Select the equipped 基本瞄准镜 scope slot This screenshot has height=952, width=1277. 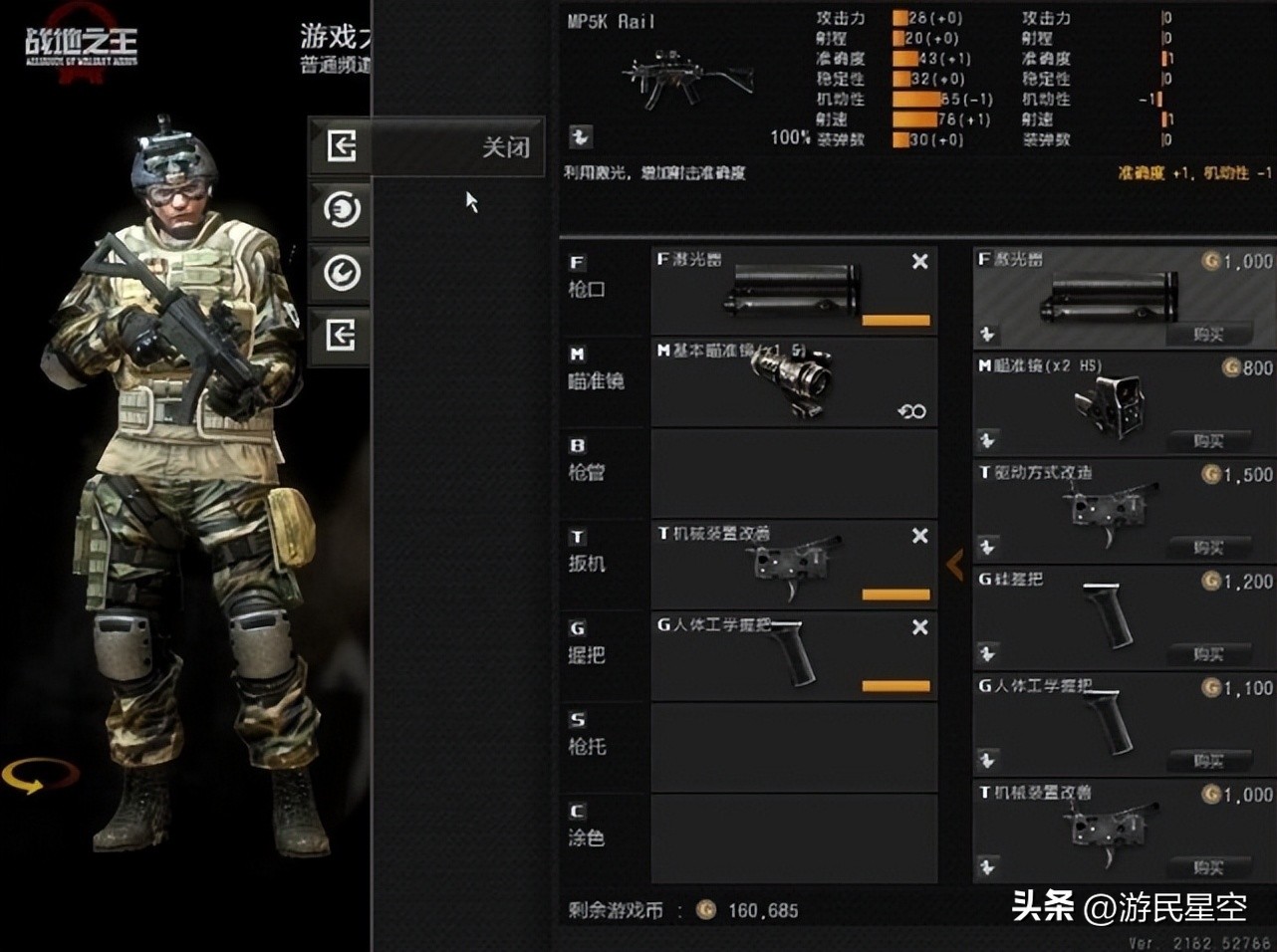[794, 382]
